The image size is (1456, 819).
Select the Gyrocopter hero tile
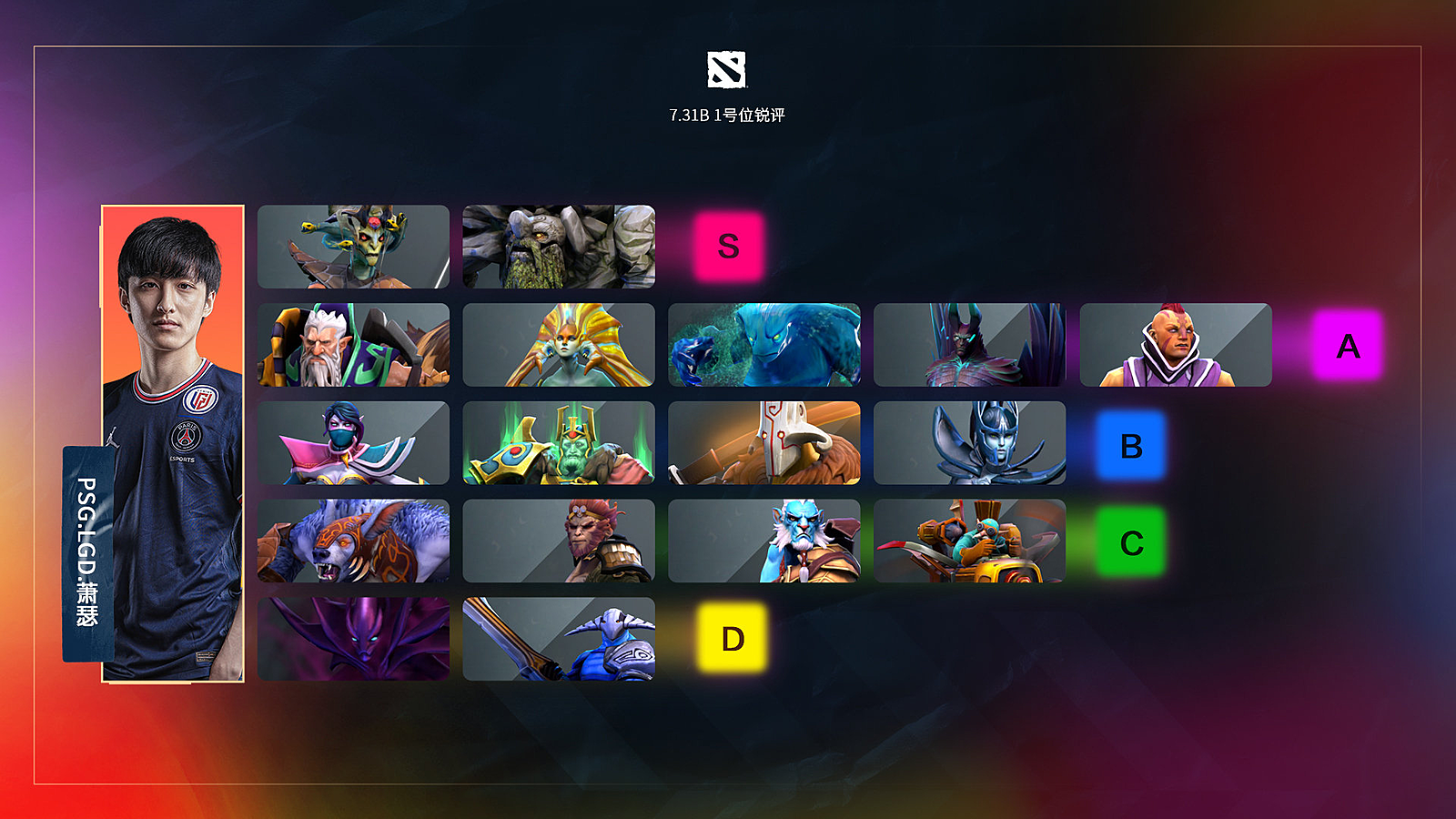(969, 541)
